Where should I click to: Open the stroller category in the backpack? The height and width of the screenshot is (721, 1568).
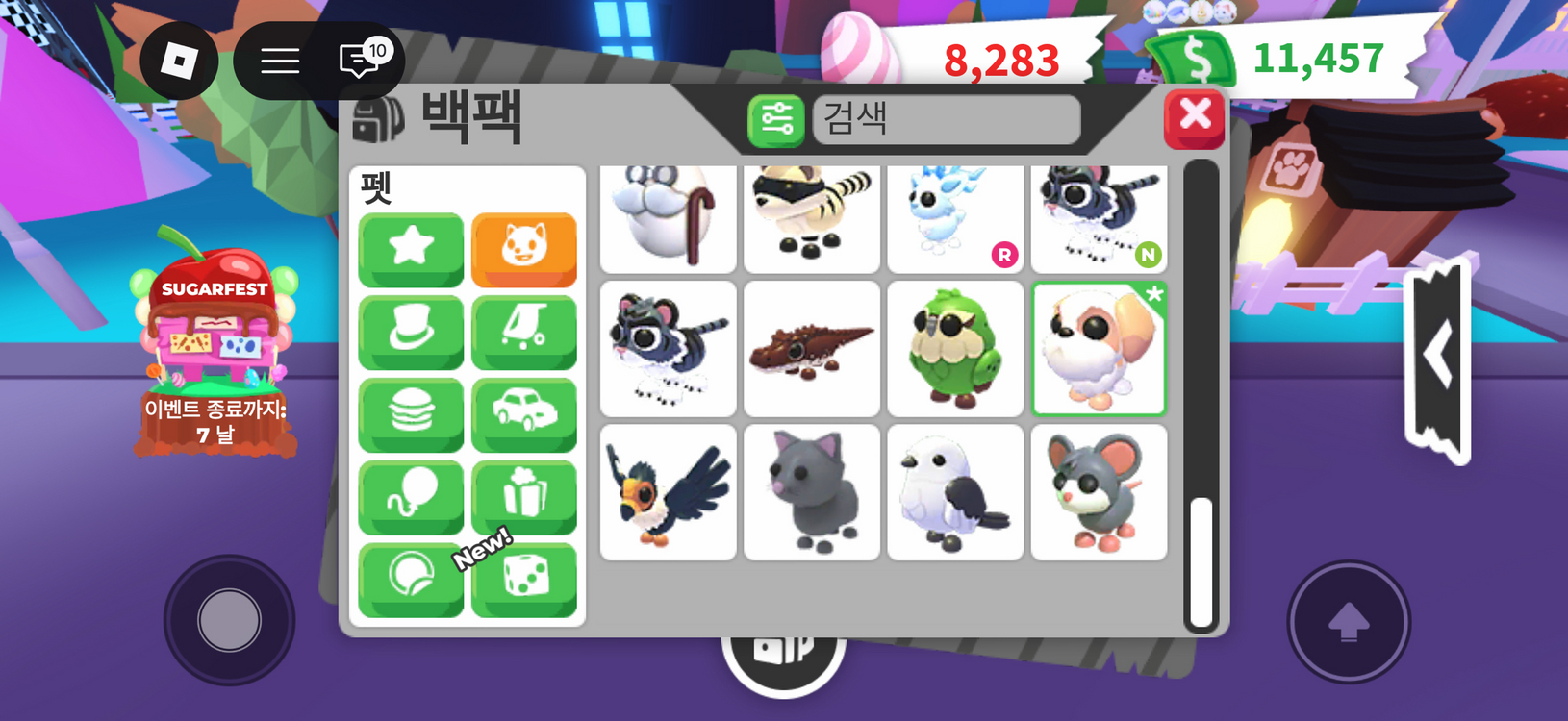(x=523, y=332)
